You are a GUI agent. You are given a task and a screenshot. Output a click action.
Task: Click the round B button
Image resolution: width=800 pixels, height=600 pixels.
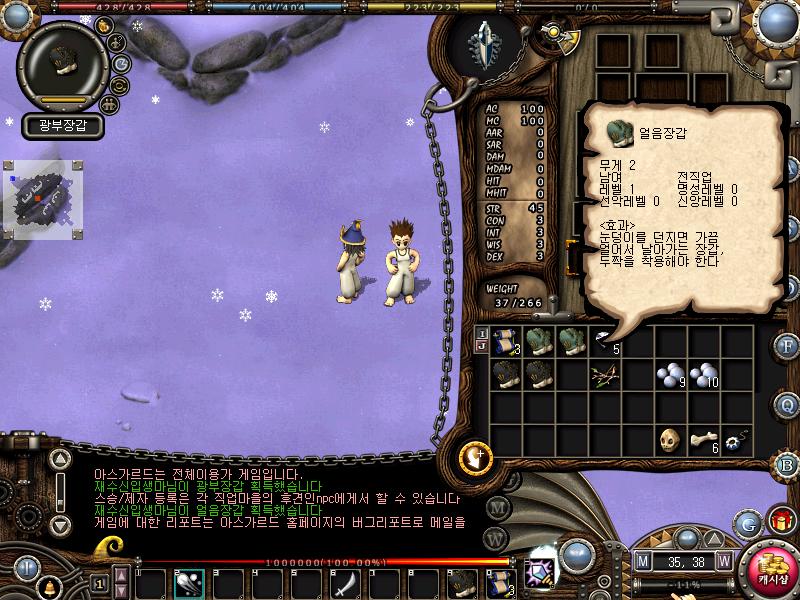[787, 464]
